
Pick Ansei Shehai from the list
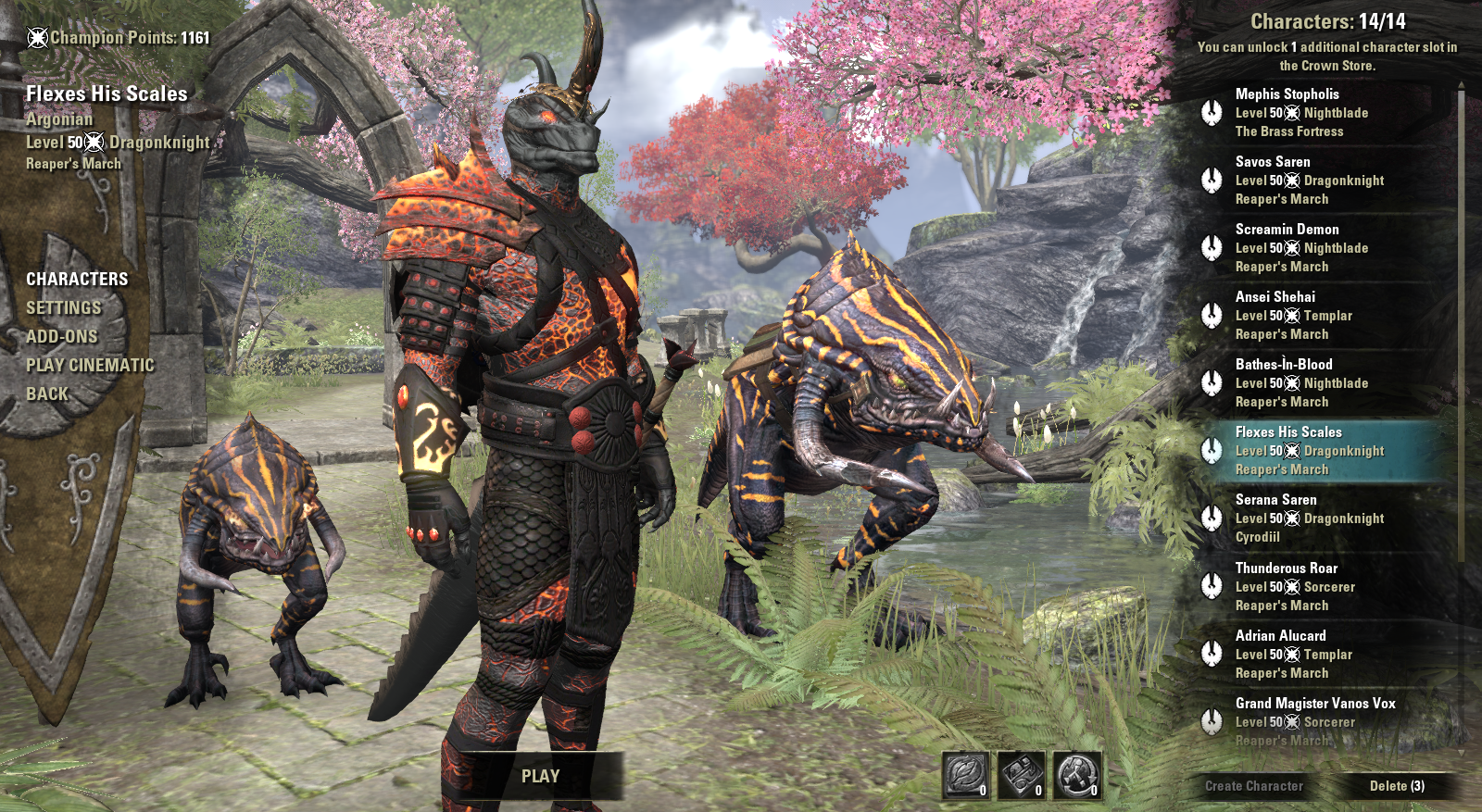tap(1325, 315)
